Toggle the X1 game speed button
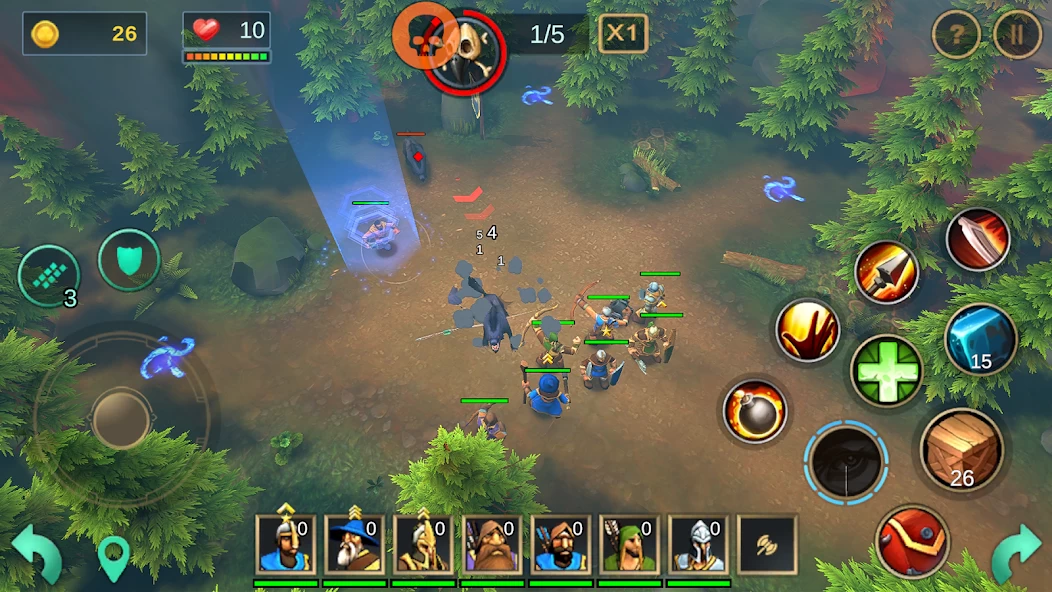 [622, 34]
